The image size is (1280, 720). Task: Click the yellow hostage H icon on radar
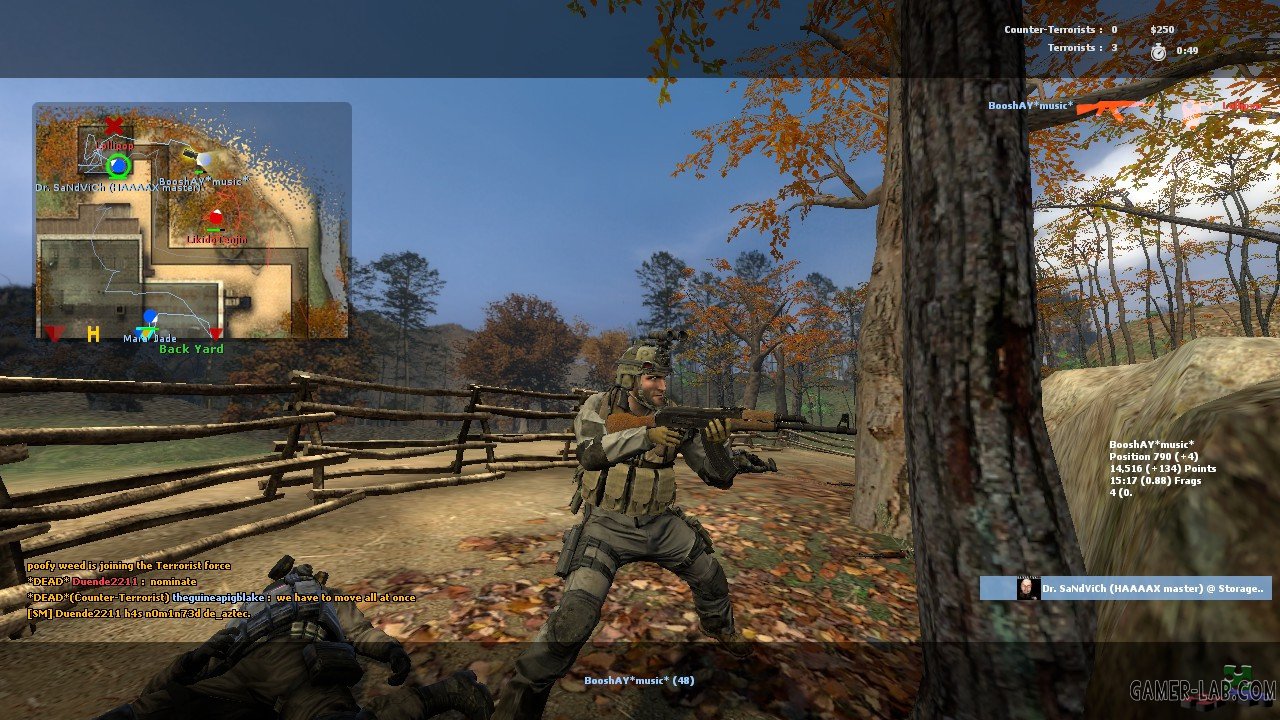pyautogui.click(x=94, y=334)
